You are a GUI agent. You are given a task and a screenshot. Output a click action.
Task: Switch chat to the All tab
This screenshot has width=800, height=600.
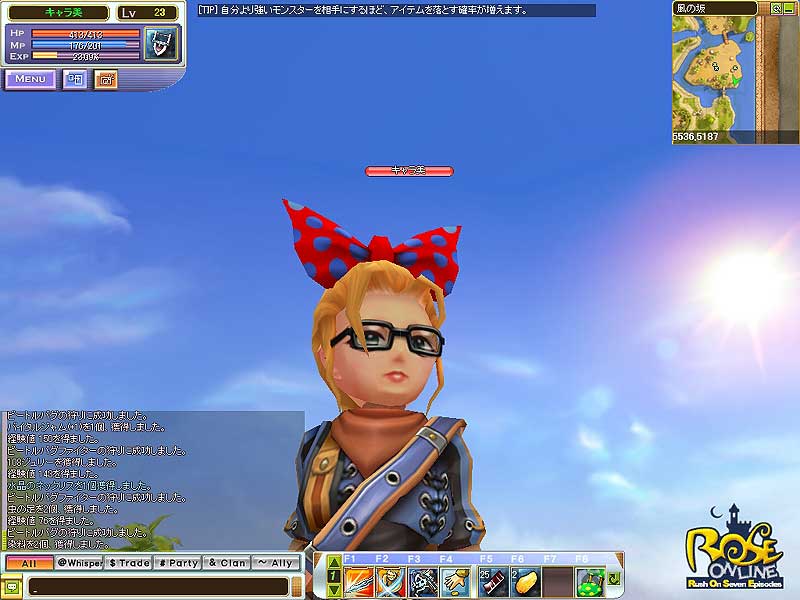tap(28, 563)
